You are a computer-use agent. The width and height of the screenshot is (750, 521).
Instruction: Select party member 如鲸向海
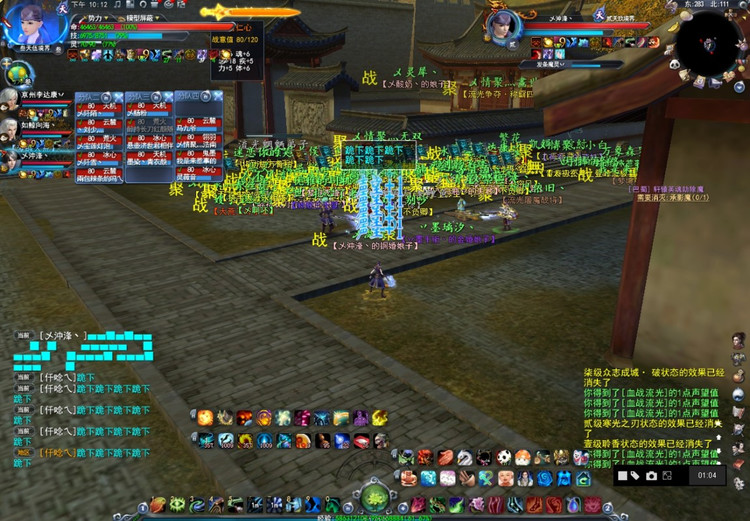pyautogui.click(x=42, y=128)
